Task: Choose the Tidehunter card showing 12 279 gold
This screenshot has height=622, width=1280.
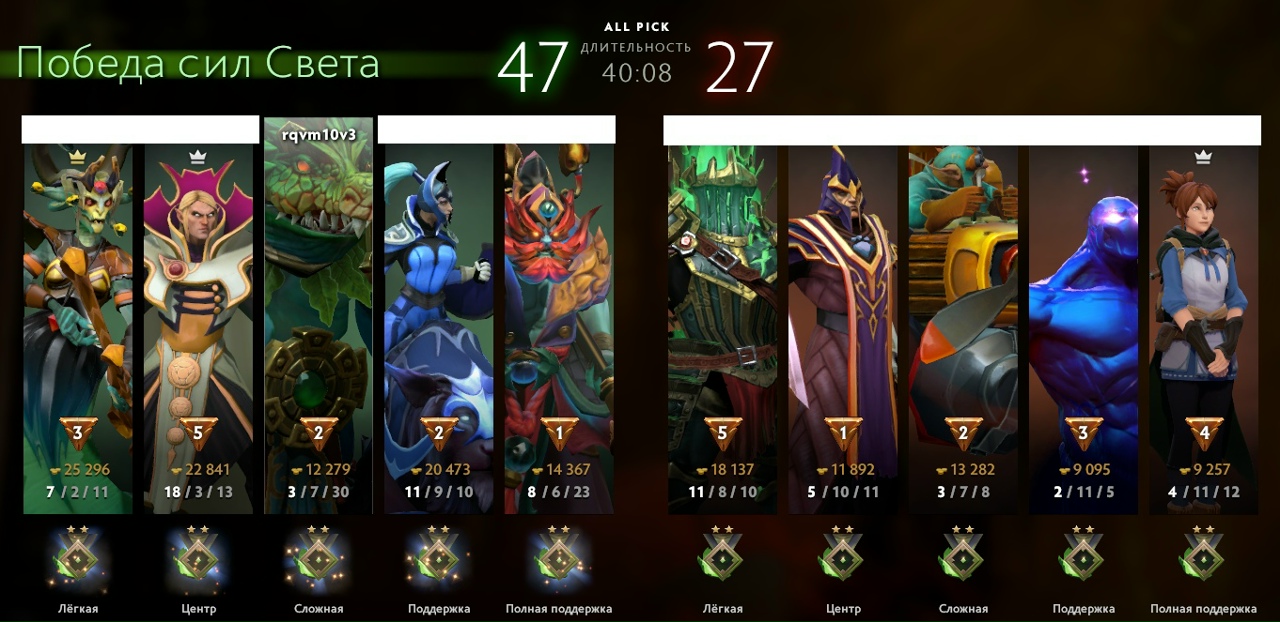Action: coord(319,320)
